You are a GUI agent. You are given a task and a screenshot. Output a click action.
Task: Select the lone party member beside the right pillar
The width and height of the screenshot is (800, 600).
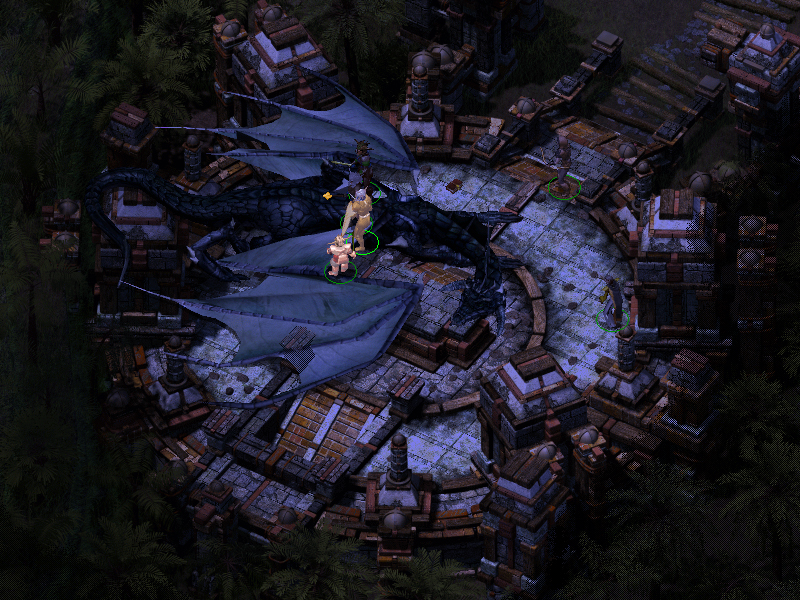coord(611,301)
